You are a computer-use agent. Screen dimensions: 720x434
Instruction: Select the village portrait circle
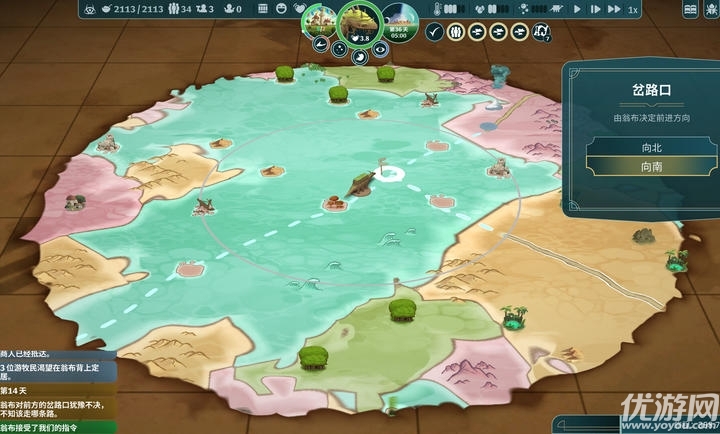click(322, 23)
